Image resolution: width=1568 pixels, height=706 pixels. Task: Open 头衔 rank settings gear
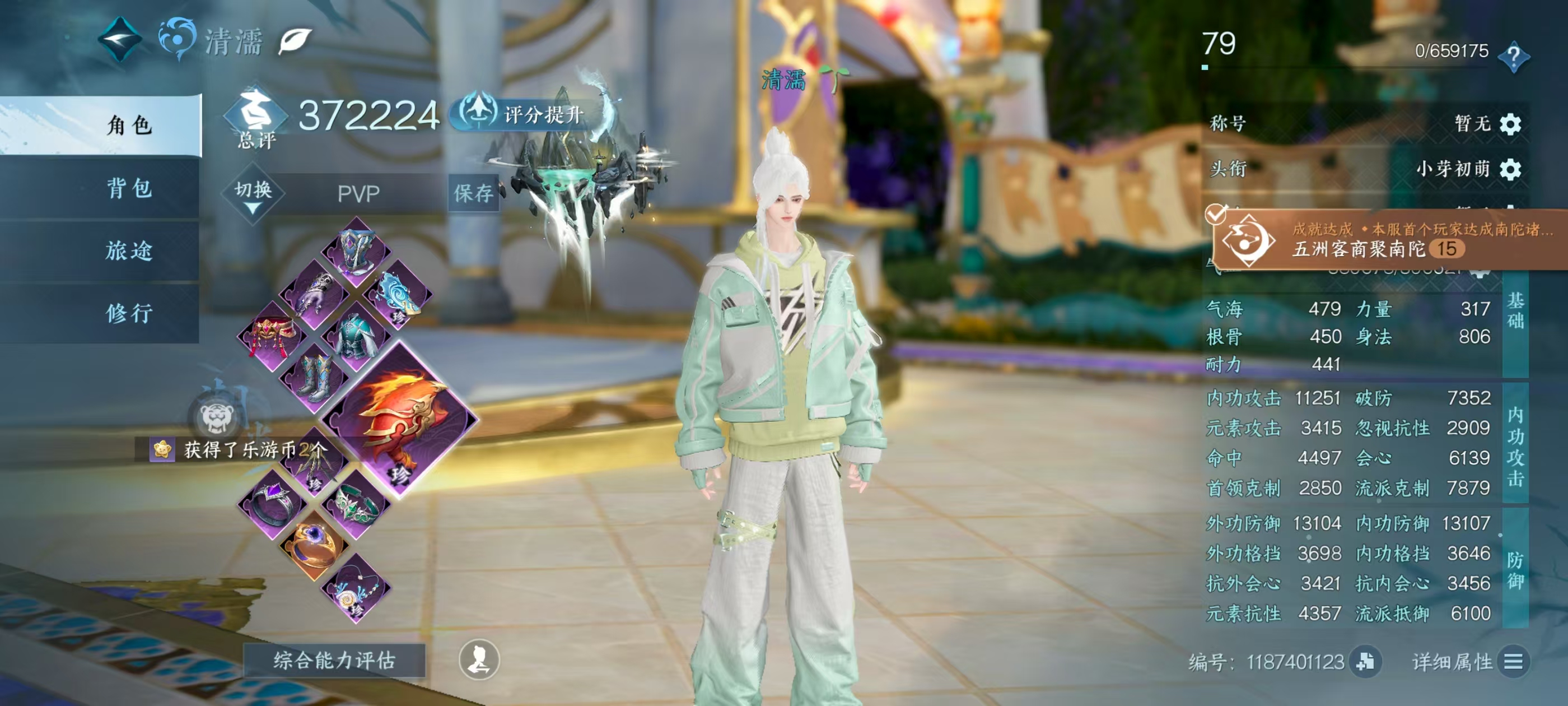[1511, 169]
